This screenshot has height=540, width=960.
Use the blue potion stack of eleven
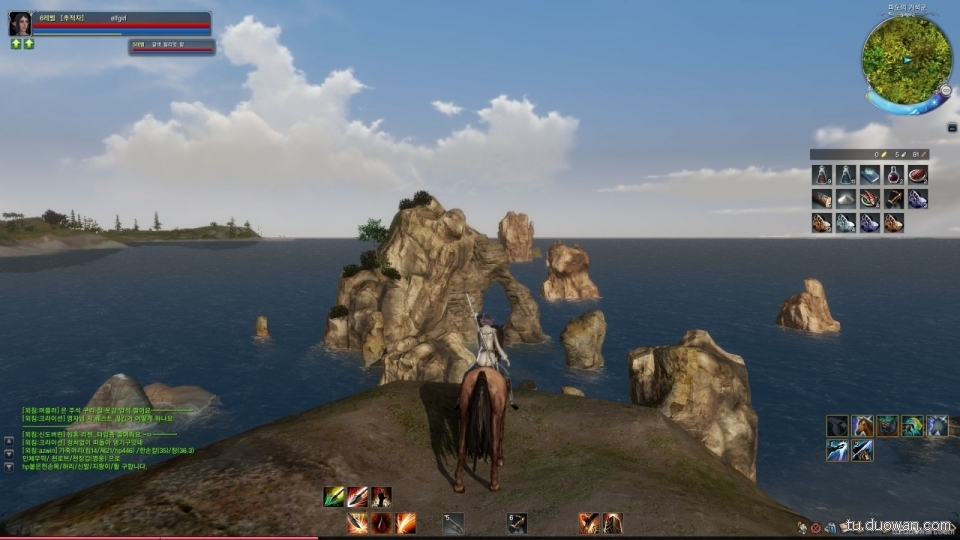(x=846, y=175)
